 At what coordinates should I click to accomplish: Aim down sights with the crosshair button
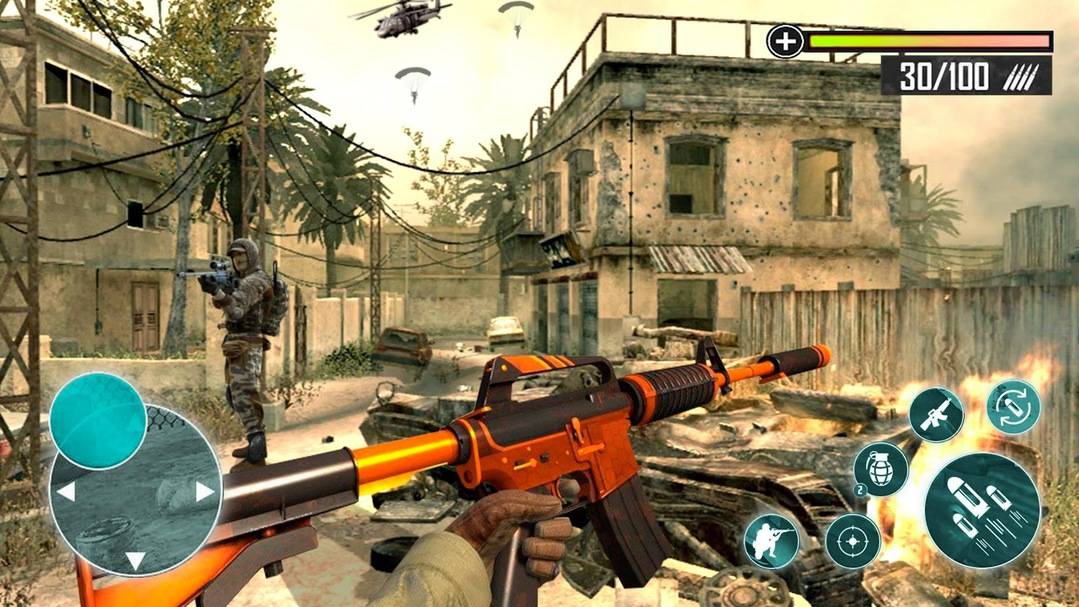click(x=852, y=541)
